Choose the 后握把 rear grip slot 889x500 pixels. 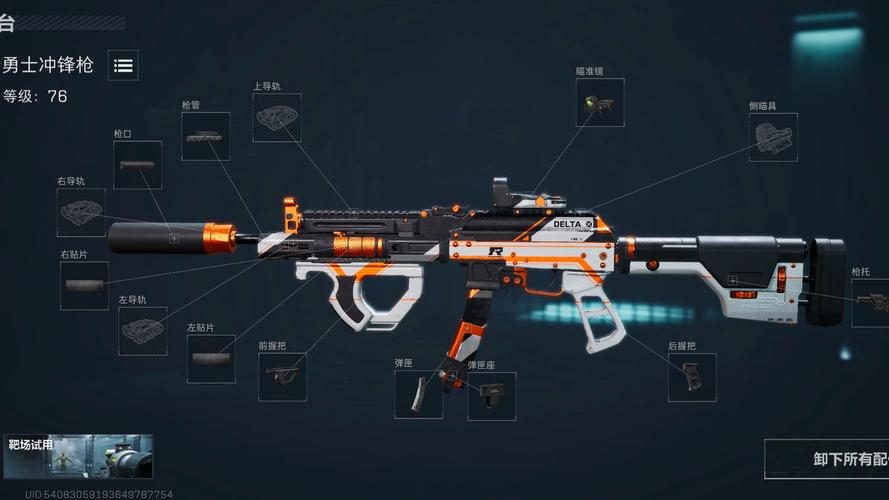pyautogui.click(x=692, y=377)
